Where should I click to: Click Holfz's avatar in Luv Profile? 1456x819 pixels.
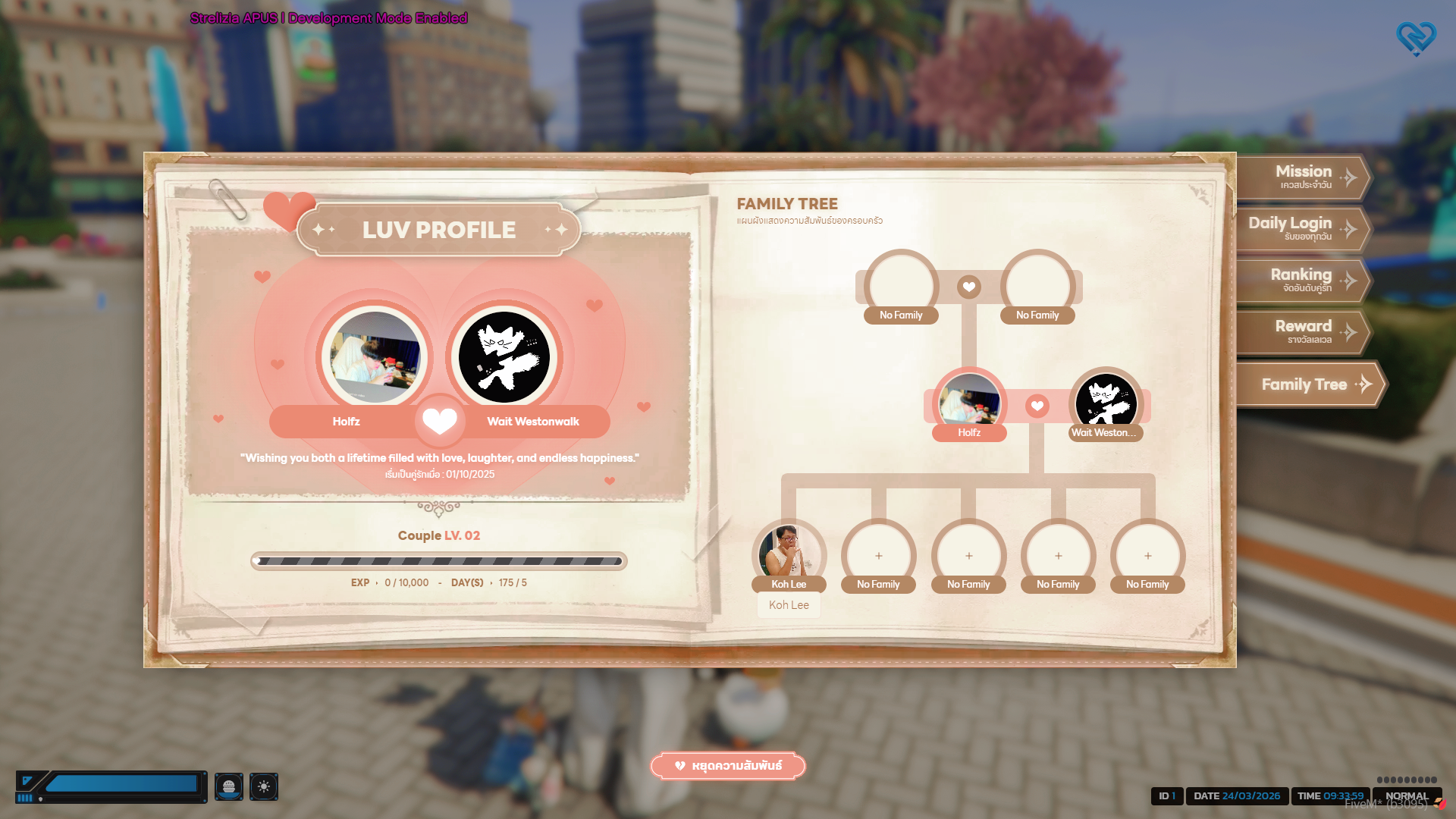[375, 357]
